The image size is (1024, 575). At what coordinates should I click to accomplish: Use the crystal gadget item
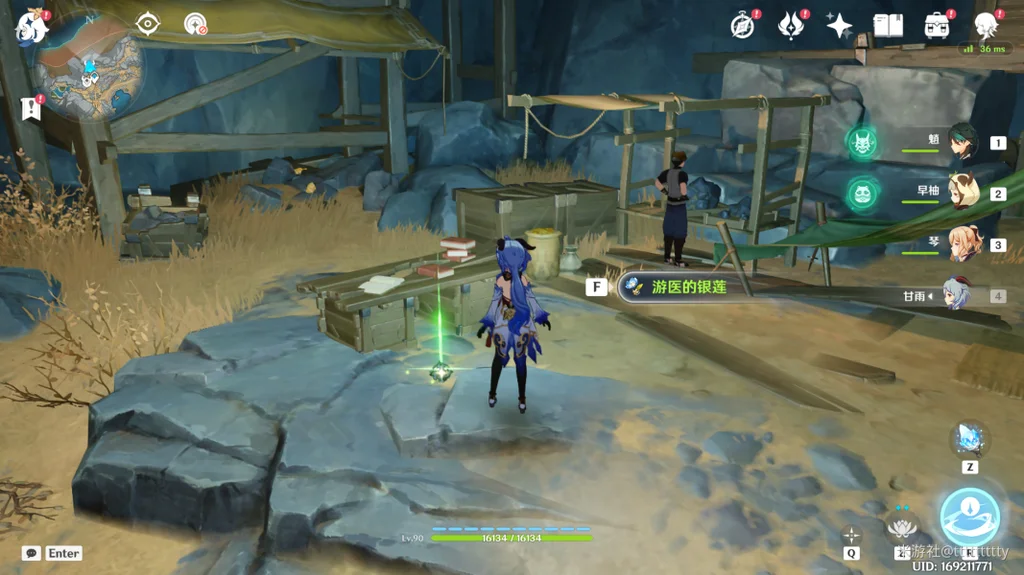tap(969, 438)
